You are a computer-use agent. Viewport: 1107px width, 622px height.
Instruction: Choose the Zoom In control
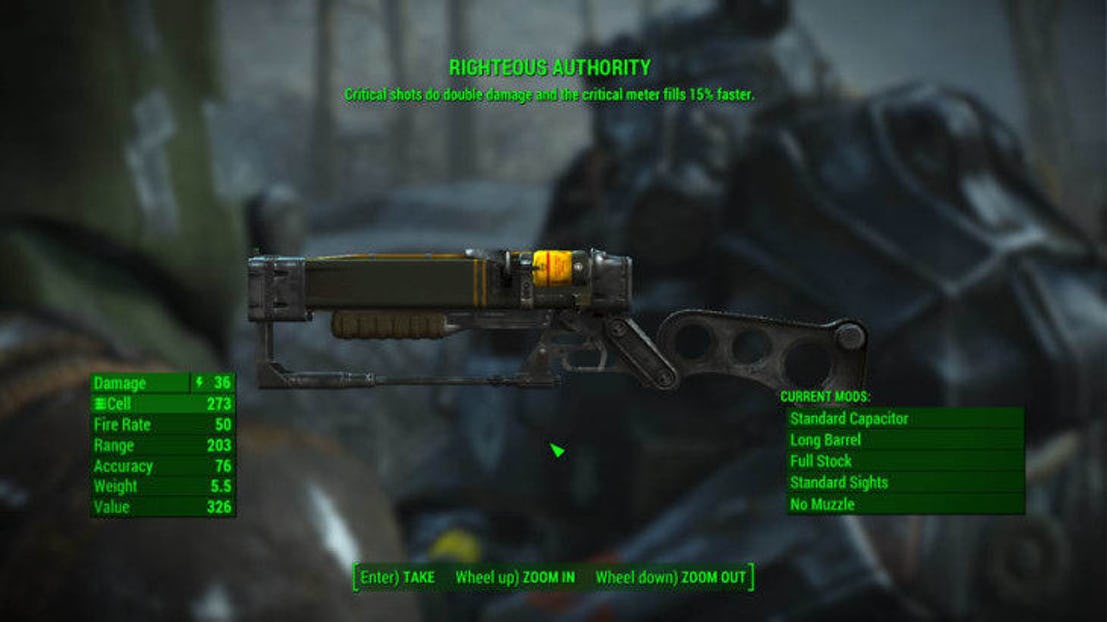tap(515, 578)
